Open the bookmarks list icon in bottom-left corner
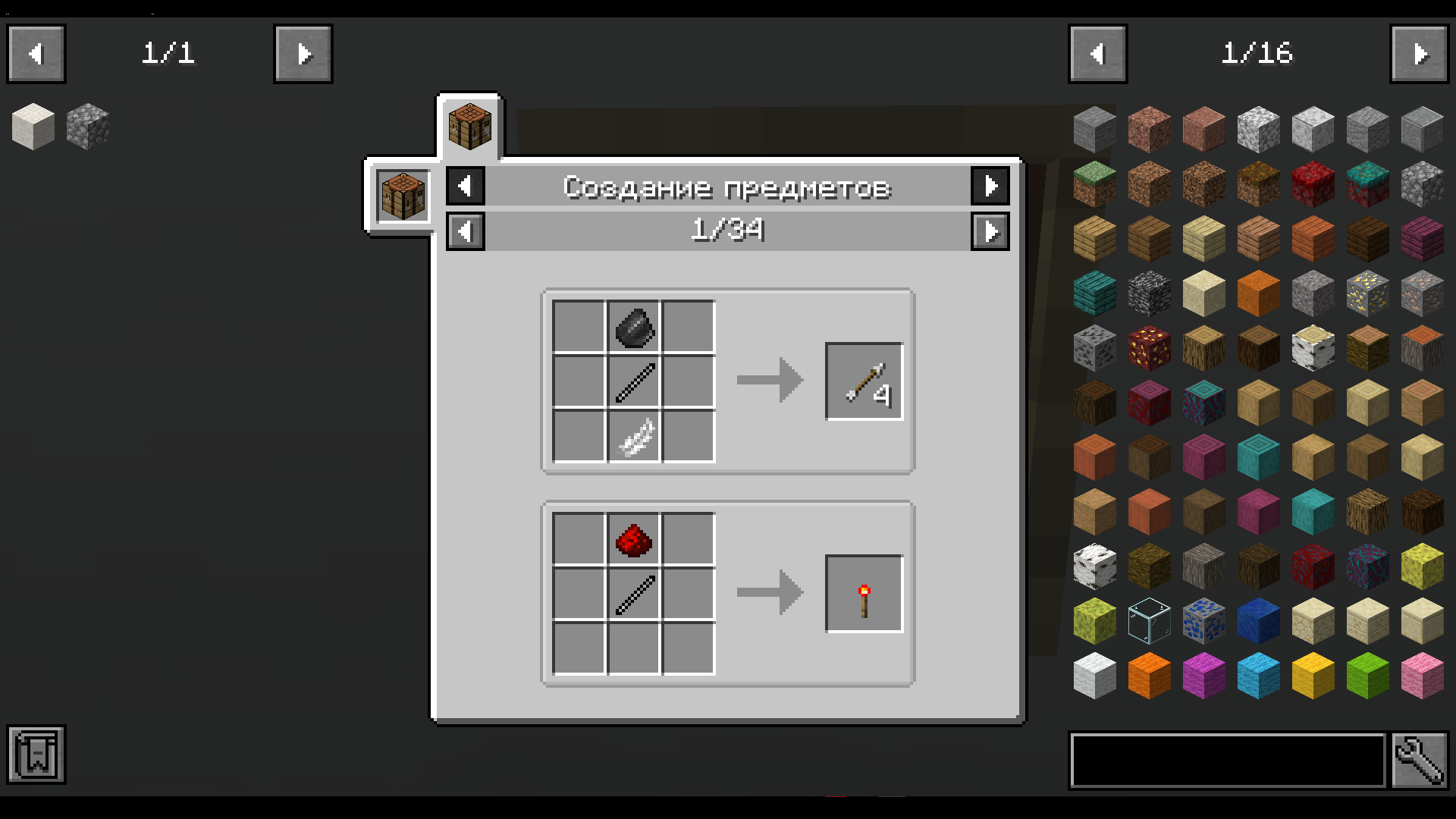This screenshot has height=819, width=1456. point(36,755)
